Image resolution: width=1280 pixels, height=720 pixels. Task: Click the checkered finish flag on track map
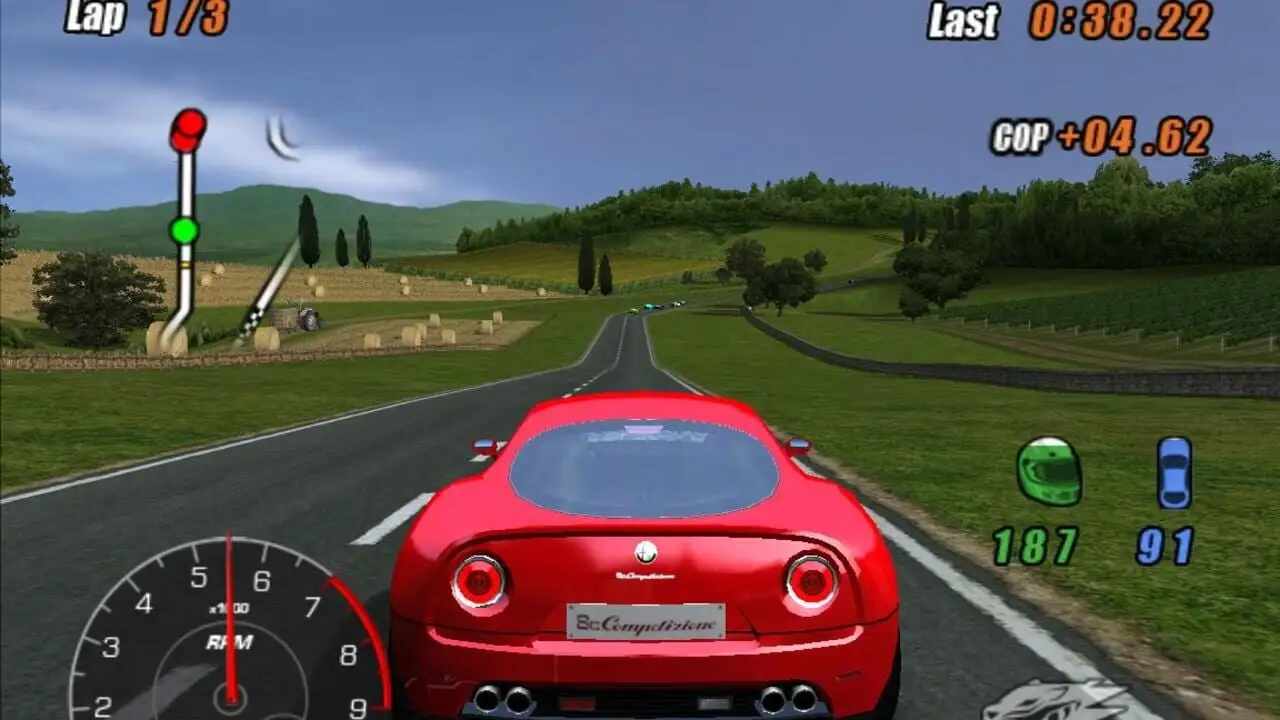[x=250, y=322]
